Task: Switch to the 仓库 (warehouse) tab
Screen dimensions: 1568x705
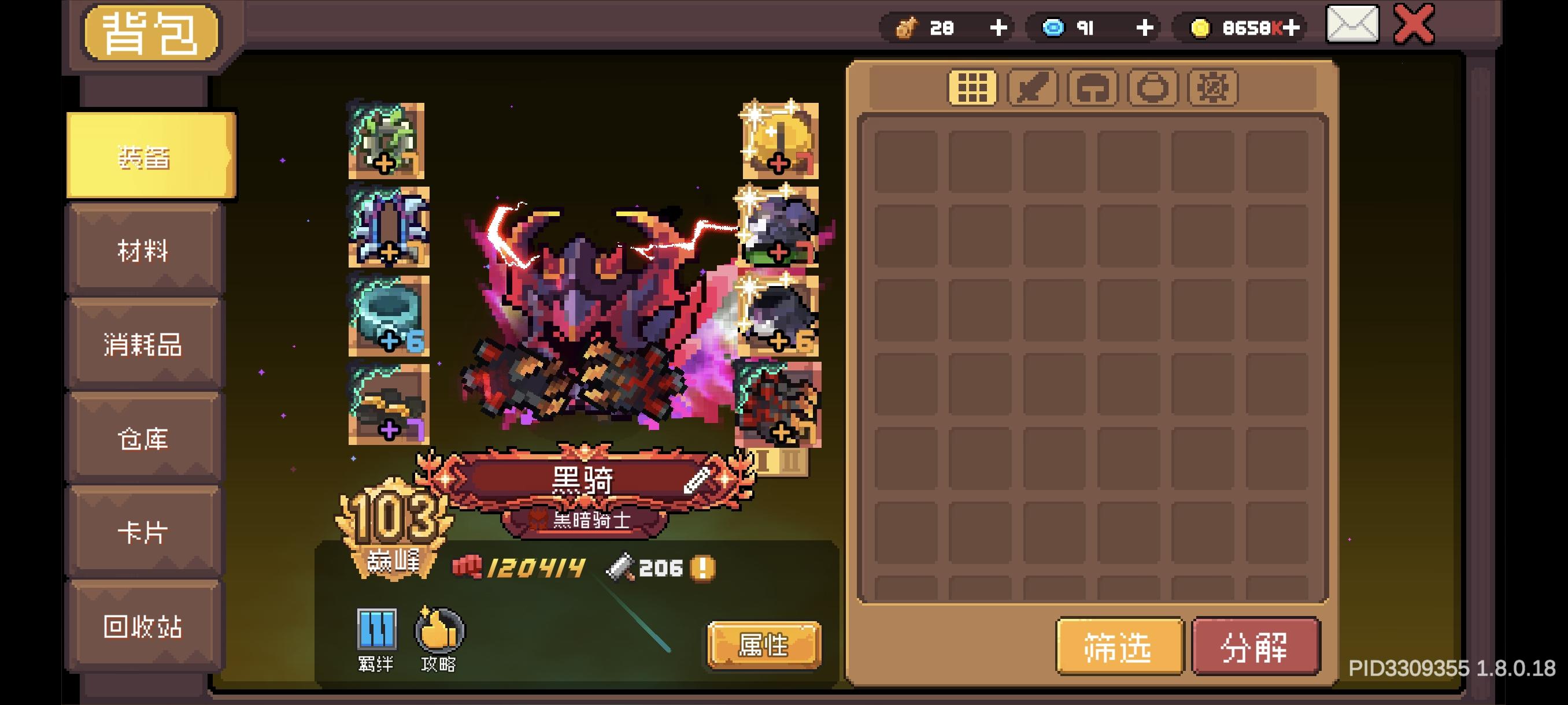Action: (145, 439)
